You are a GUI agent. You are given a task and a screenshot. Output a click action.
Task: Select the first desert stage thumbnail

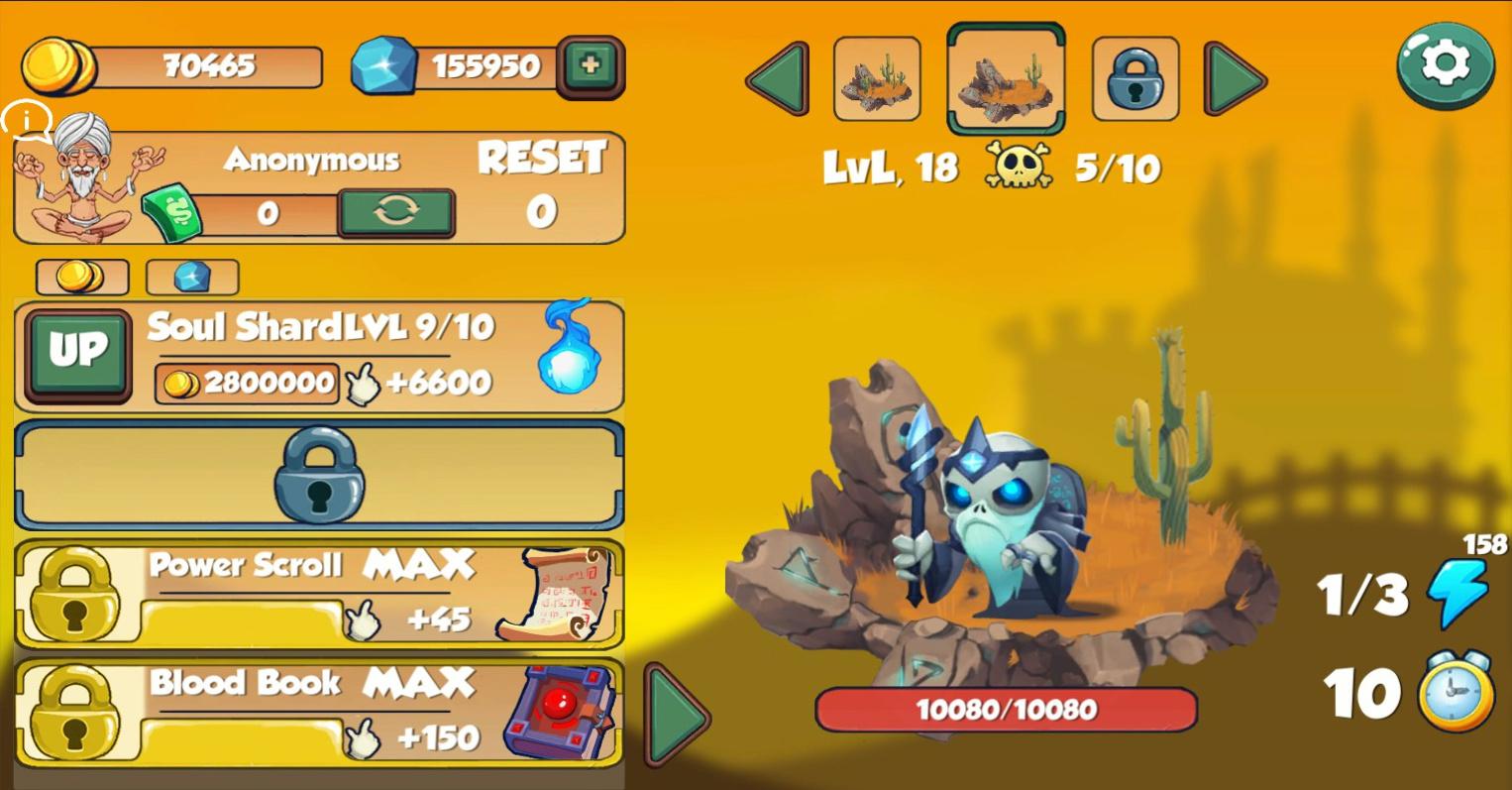point(877,79)
